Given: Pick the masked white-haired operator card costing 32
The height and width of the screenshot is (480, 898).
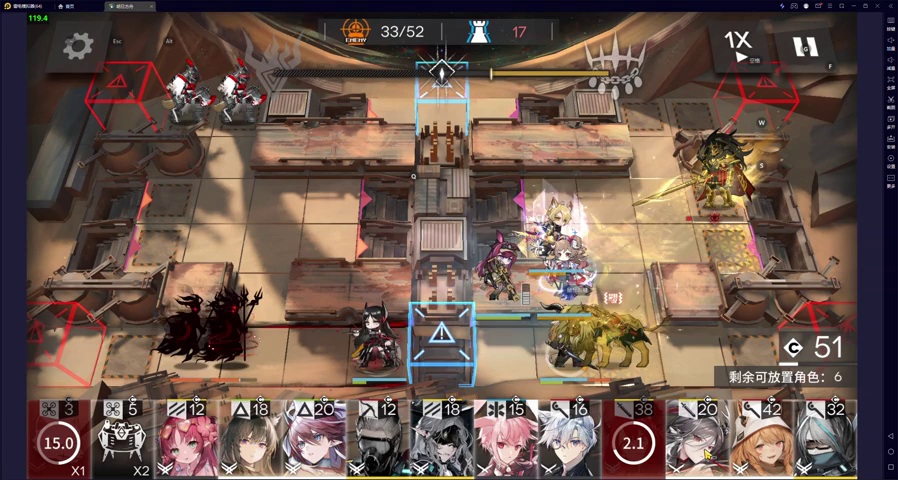Looking at the screenshot, I should coord(825,439).
